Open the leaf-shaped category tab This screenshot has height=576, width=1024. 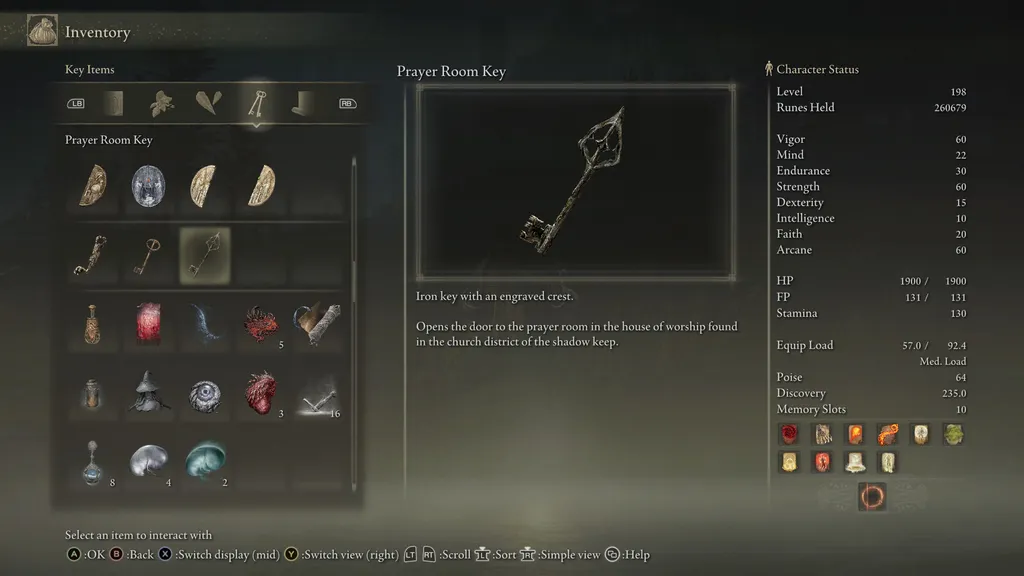(x=161, y=102)
